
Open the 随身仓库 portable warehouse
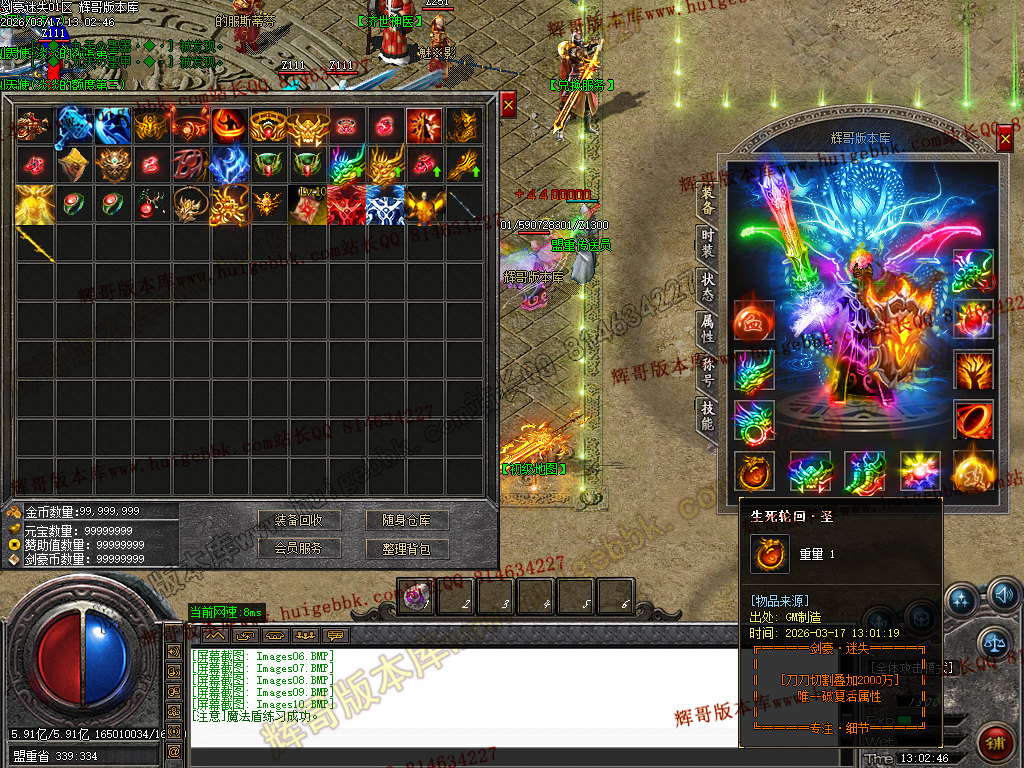click(x=406, y=521)
